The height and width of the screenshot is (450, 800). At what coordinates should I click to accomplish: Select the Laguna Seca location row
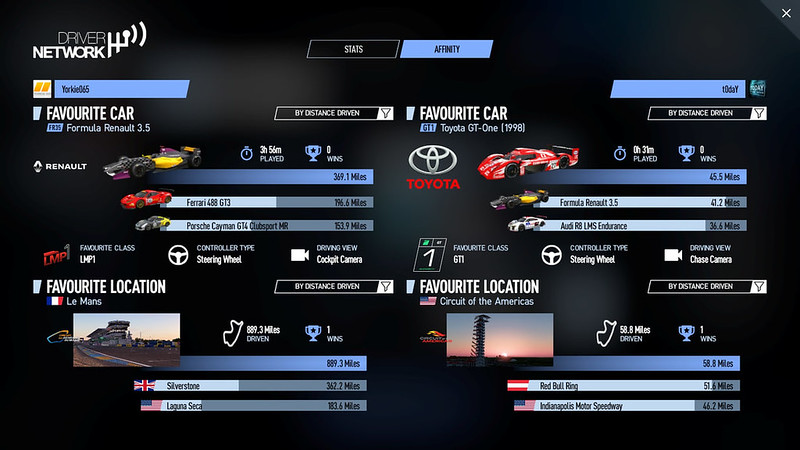tap(250, 405)
